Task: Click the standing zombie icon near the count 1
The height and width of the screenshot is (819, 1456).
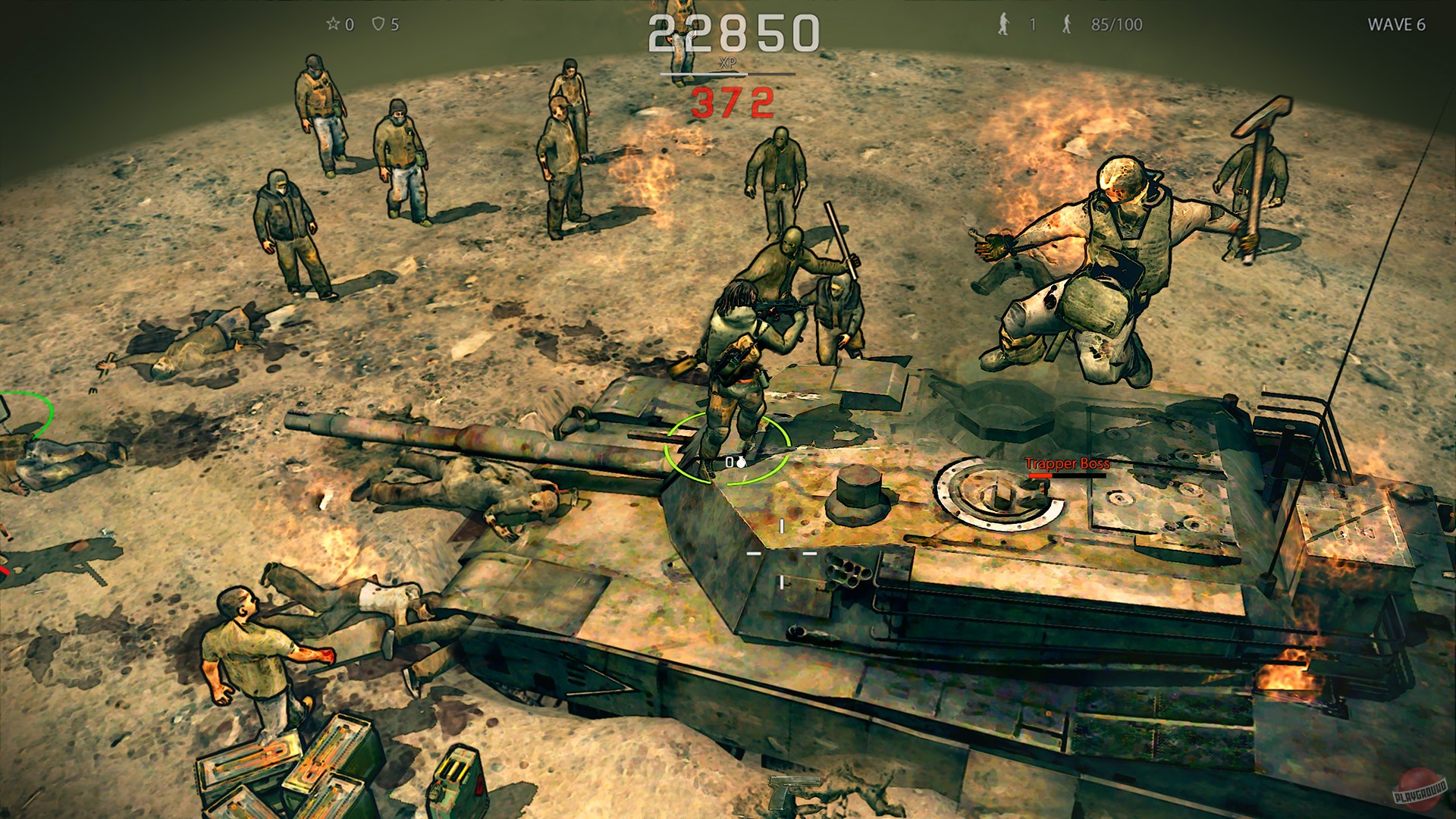Action: coord(1003,24)
